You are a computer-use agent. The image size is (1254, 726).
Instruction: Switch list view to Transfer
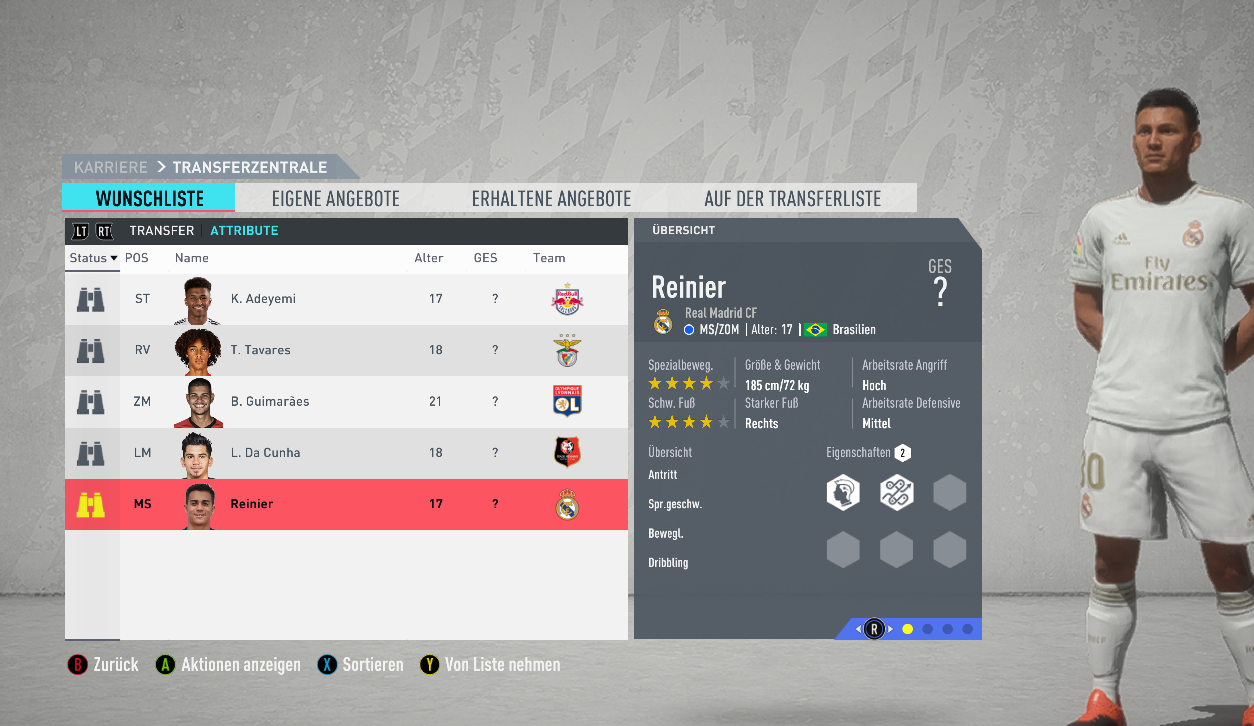tap(161, 231)
